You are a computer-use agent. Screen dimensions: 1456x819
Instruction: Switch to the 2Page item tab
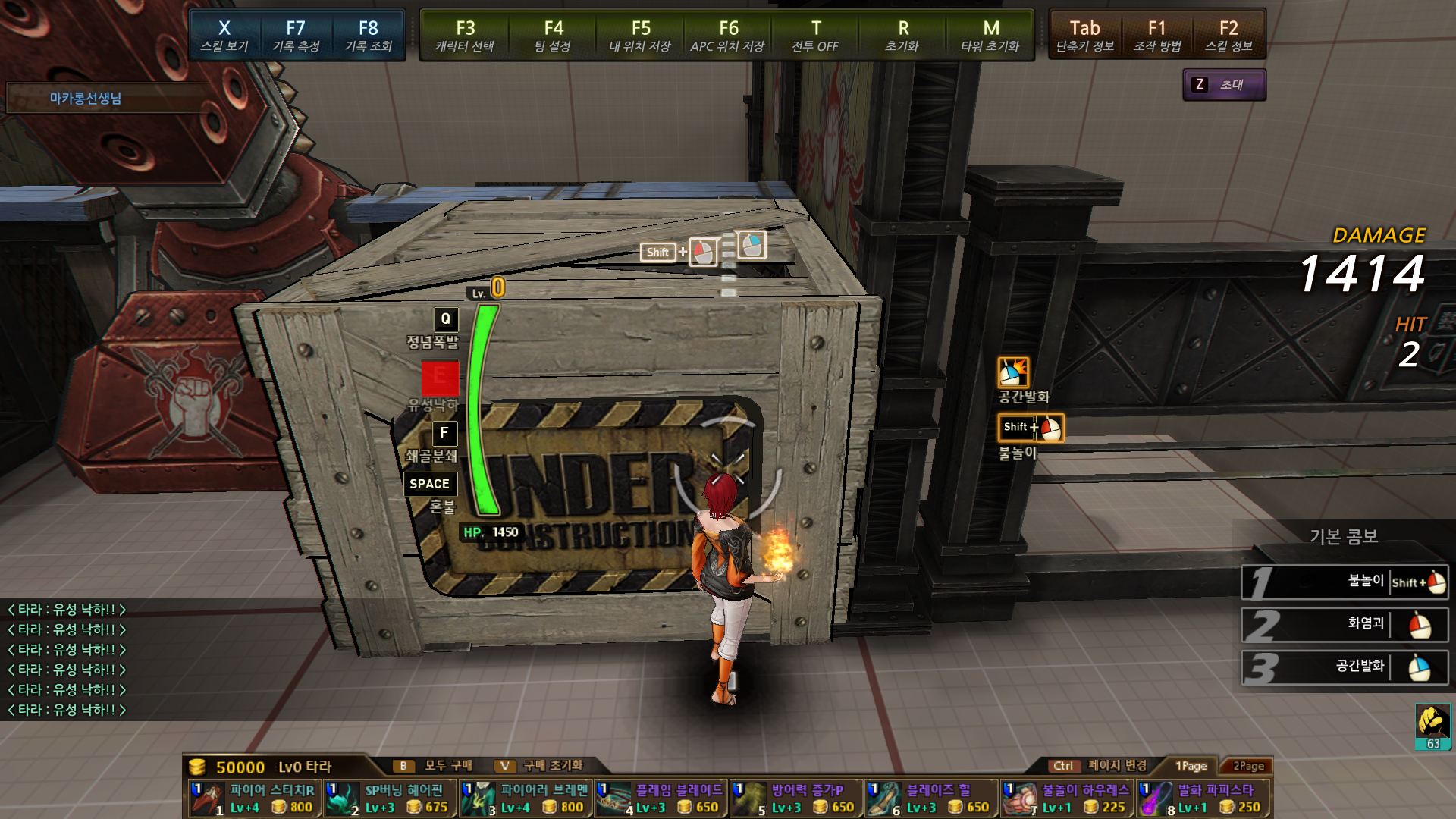coord(1248,766)
